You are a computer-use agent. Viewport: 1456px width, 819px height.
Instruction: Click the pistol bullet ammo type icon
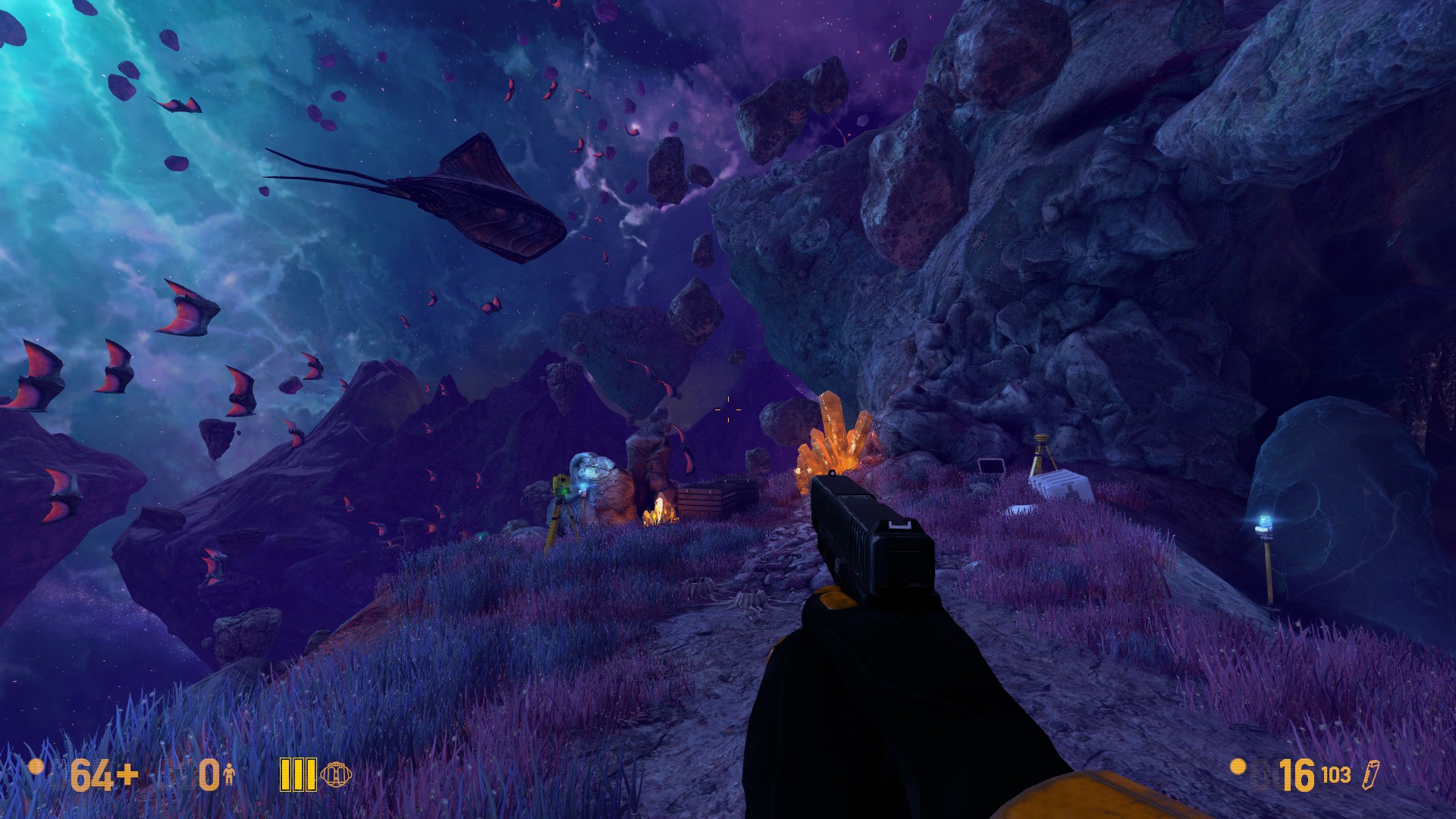point(1370,774)
